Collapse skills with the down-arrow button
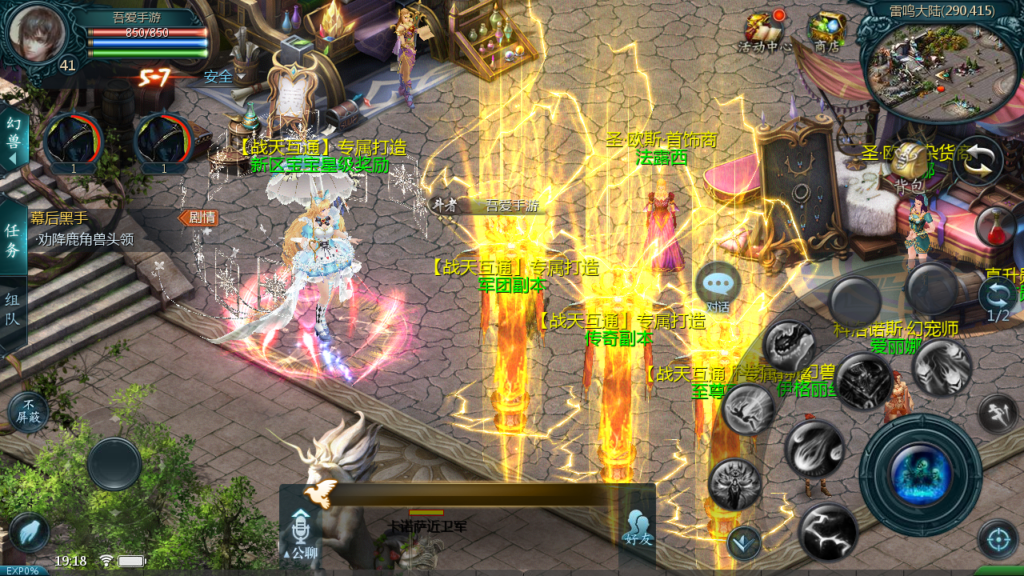Viewport: 1024px width, 576px height. pyautogui.click(x=743, y=543)
